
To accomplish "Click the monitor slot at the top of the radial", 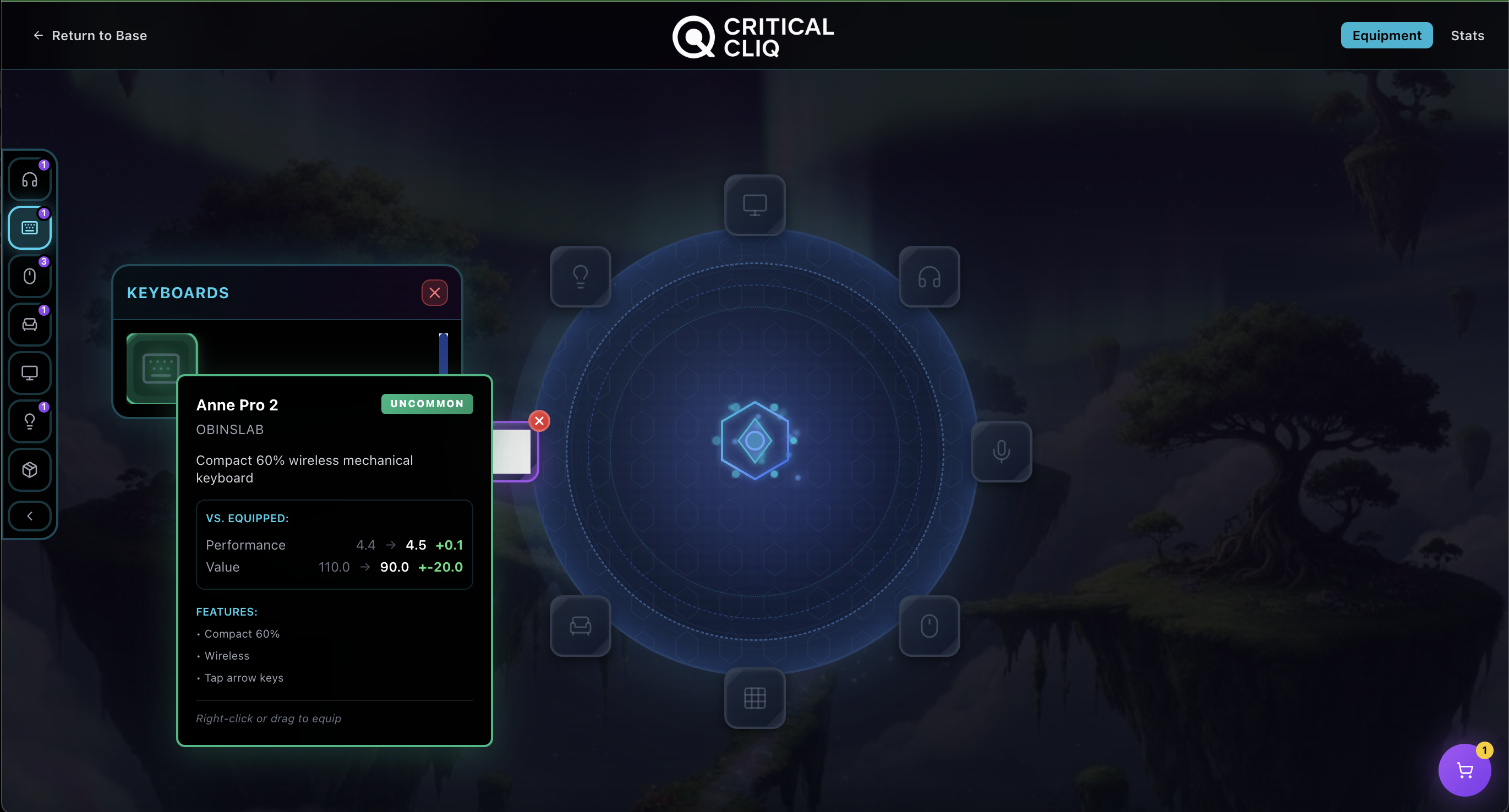I will click(754, 206).
